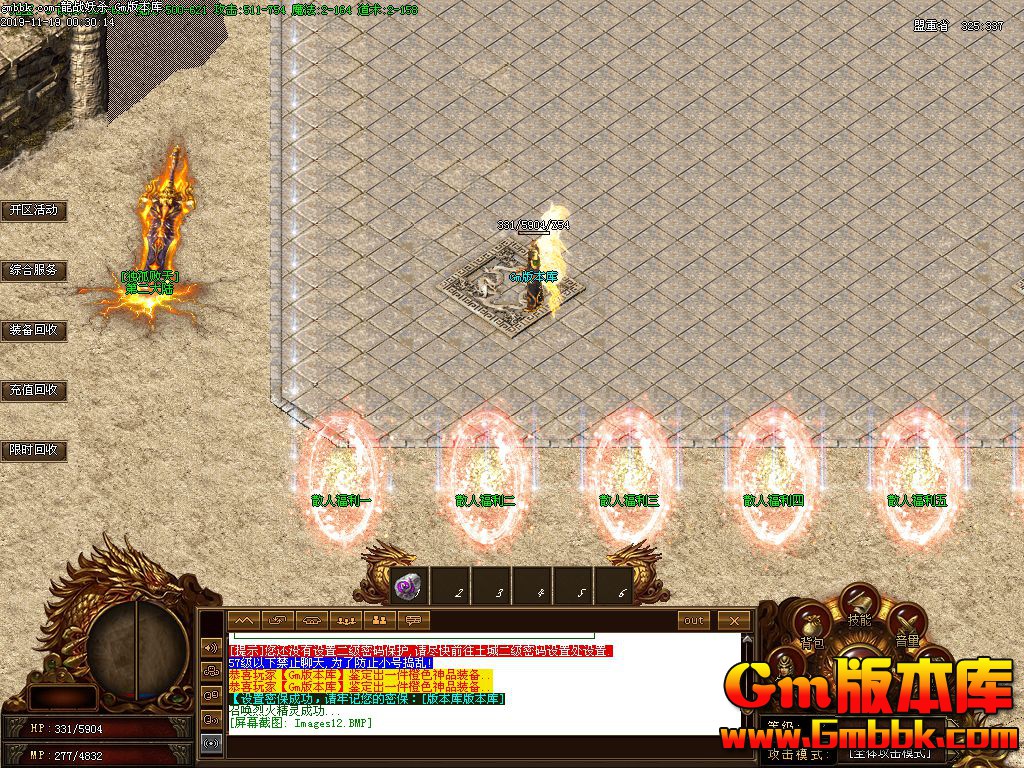Click the 音量 crossed swords icon

tap(907, 625)
